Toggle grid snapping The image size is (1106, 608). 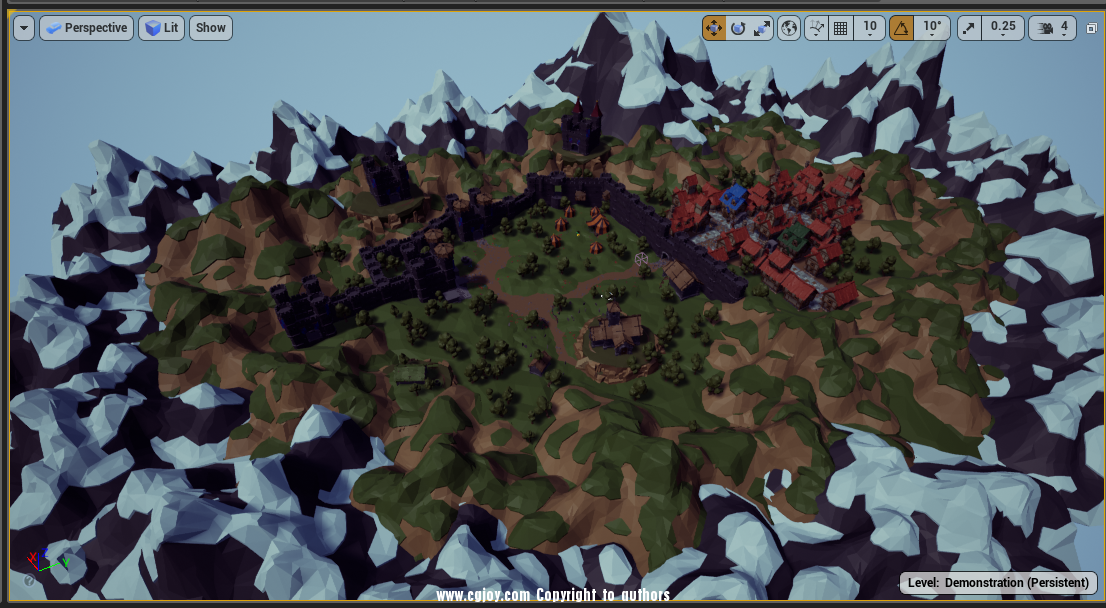tap(841, 28)
